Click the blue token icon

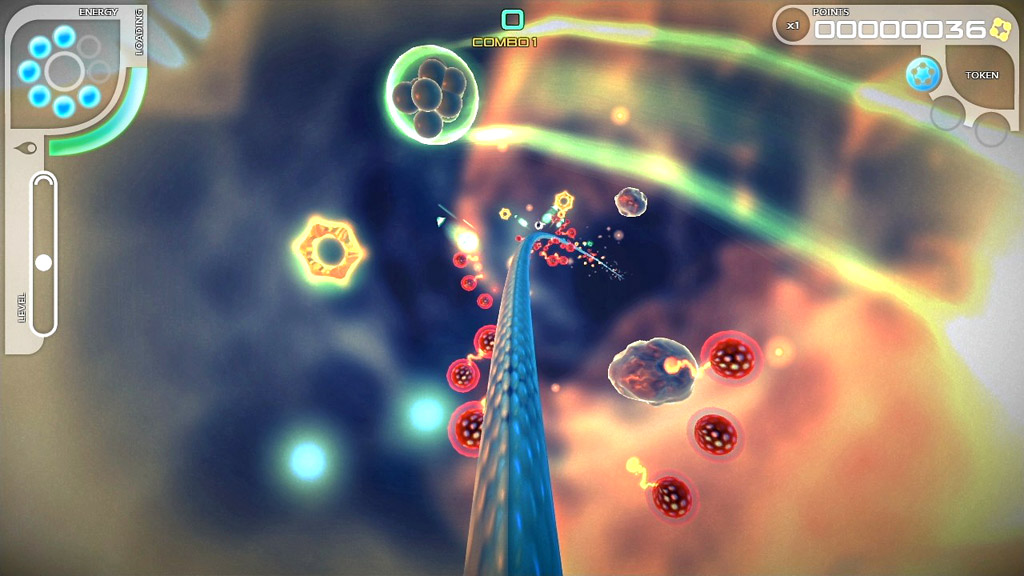tap(923, 75)
